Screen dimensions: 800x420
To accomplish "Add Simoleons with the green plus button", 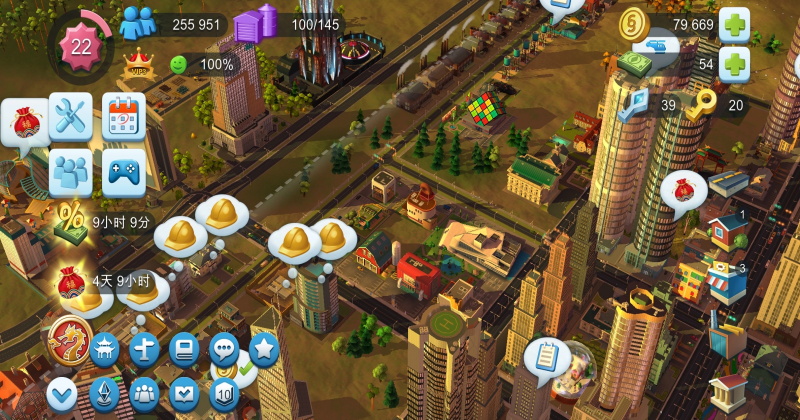I will (x=735, y=24).
